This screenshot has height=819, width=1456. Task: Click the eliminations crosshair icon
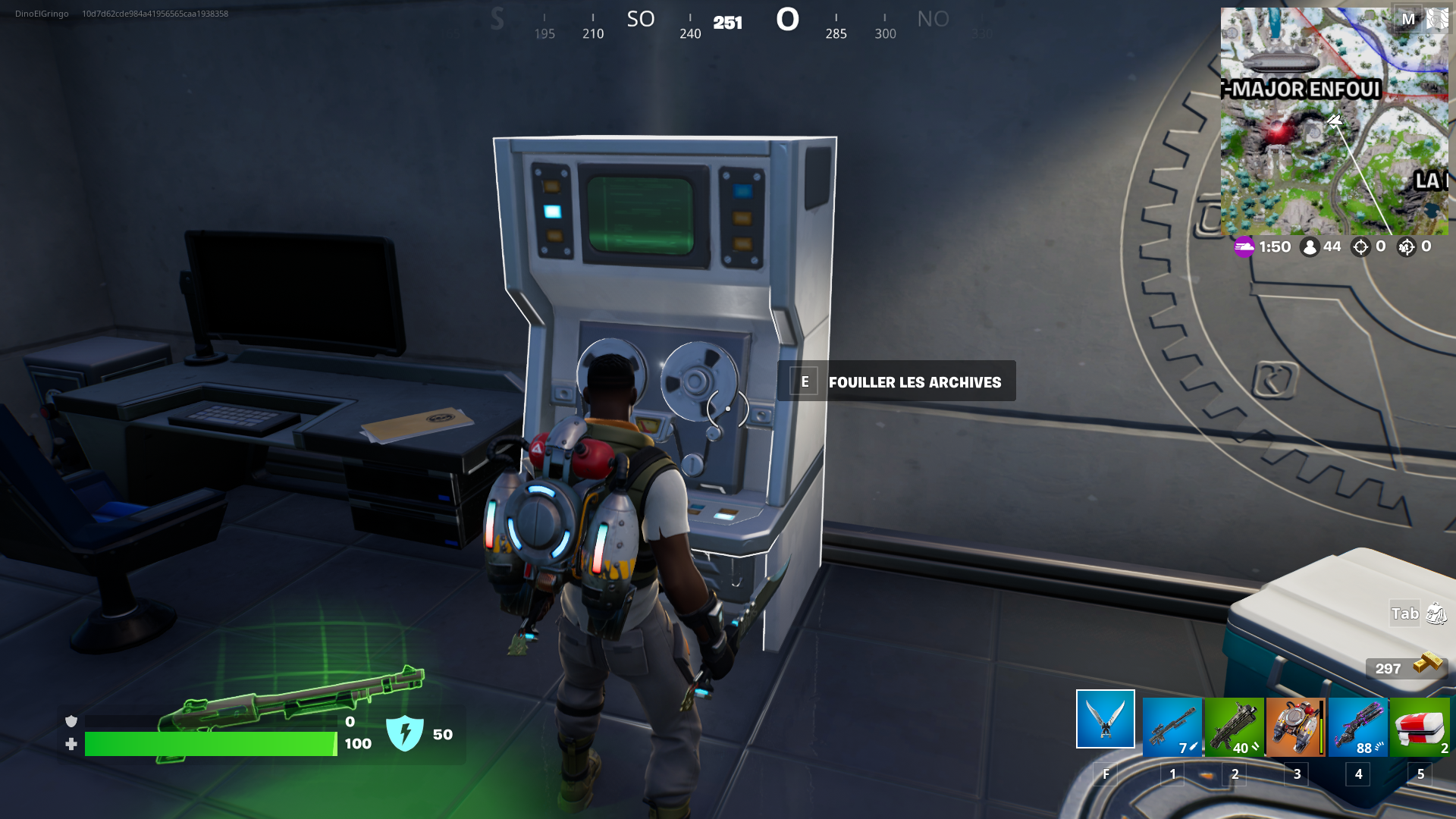coord(1361,246)
